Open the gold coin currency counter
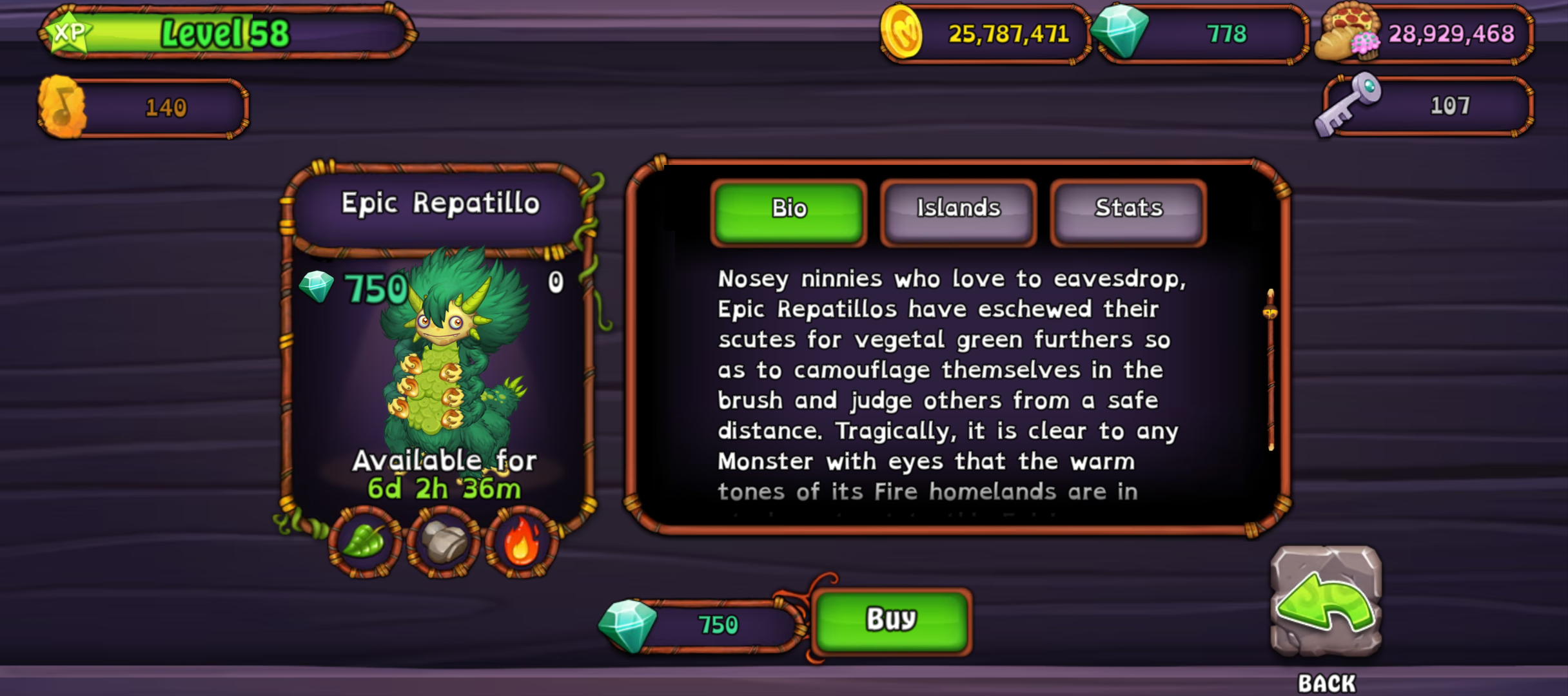The height and width of the screenshot is (696, 1568). pos(985,34)
